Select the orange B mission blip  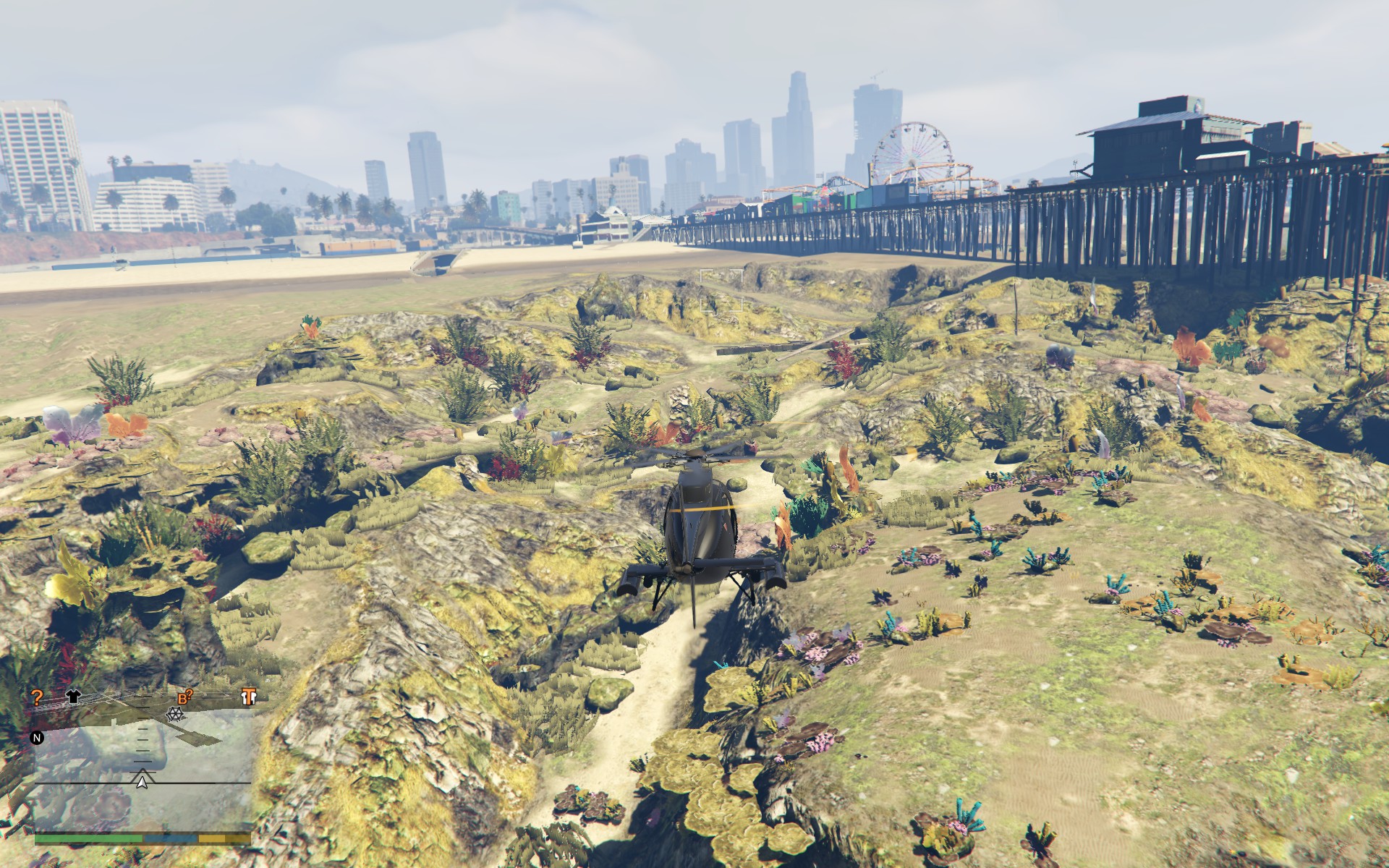click(184, 698)
